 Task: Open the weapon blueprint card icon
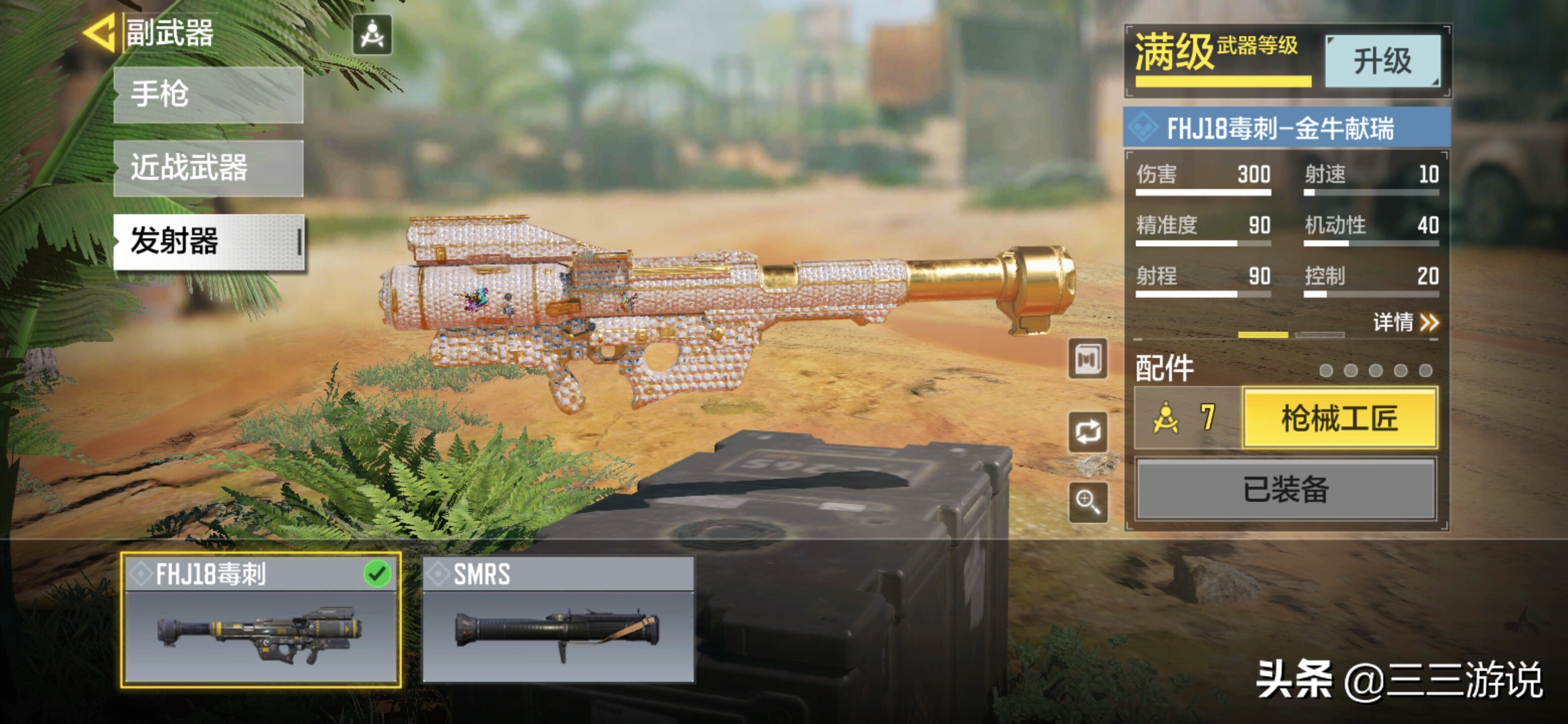(1088, 359)
